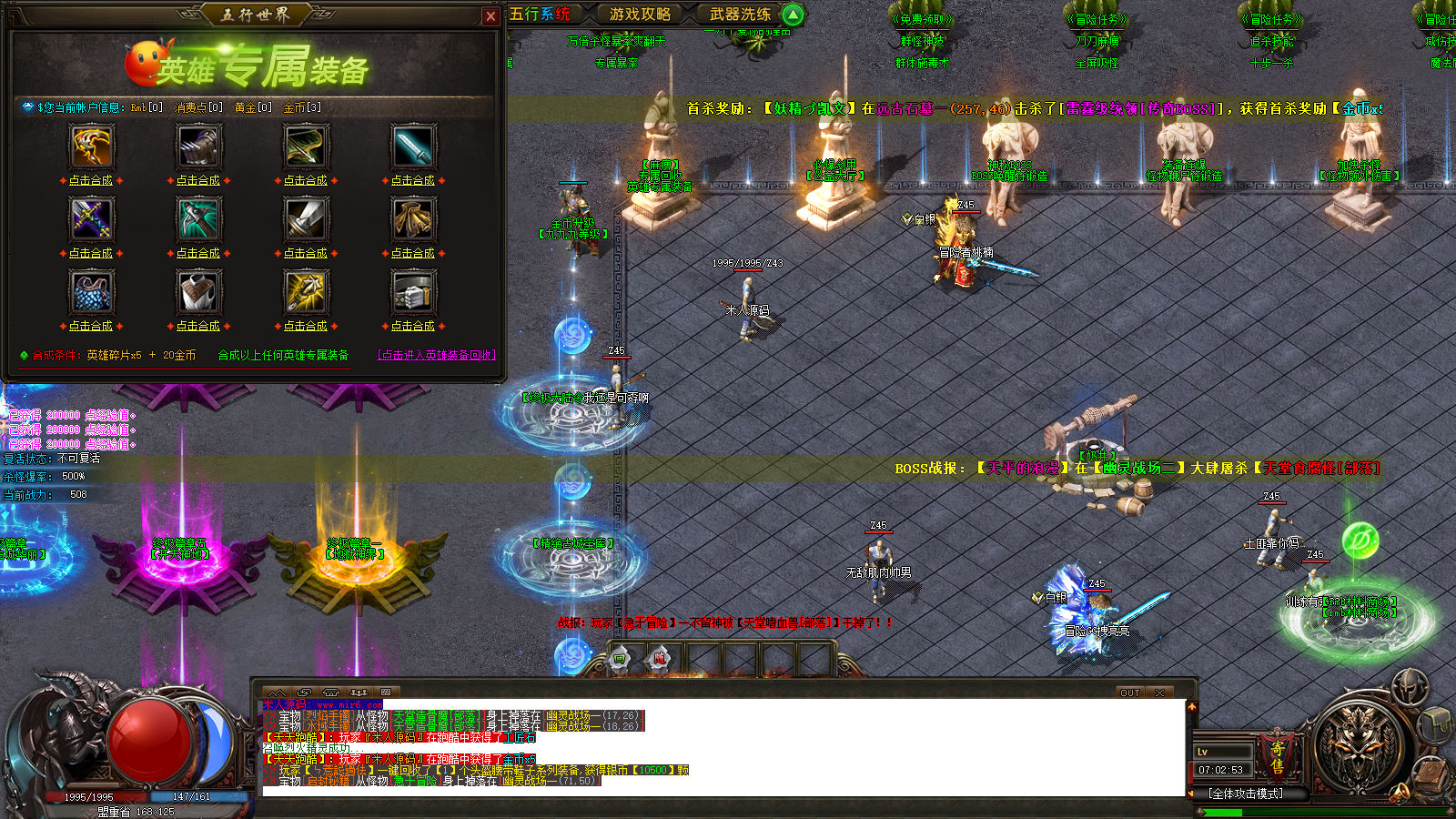Synthesize the golden claw weapon item
The height and width of the screenshot is (819, 1456).
(x=91, y=180)
